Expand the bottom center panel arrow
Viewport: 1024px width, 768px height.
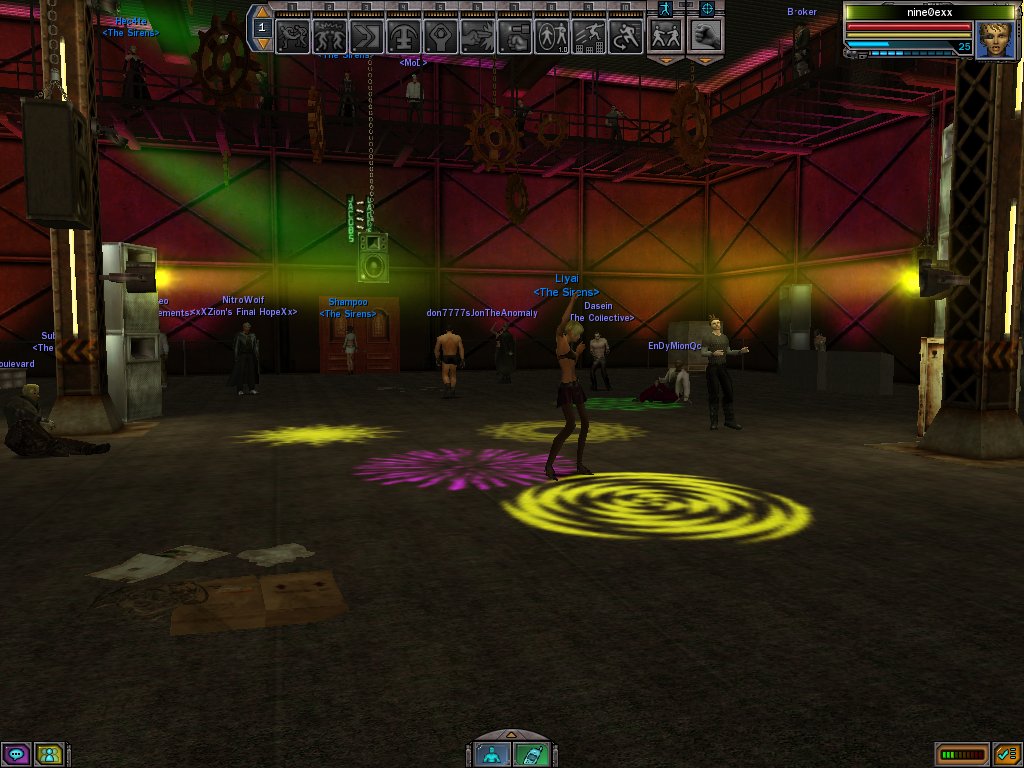click(511, 735)
